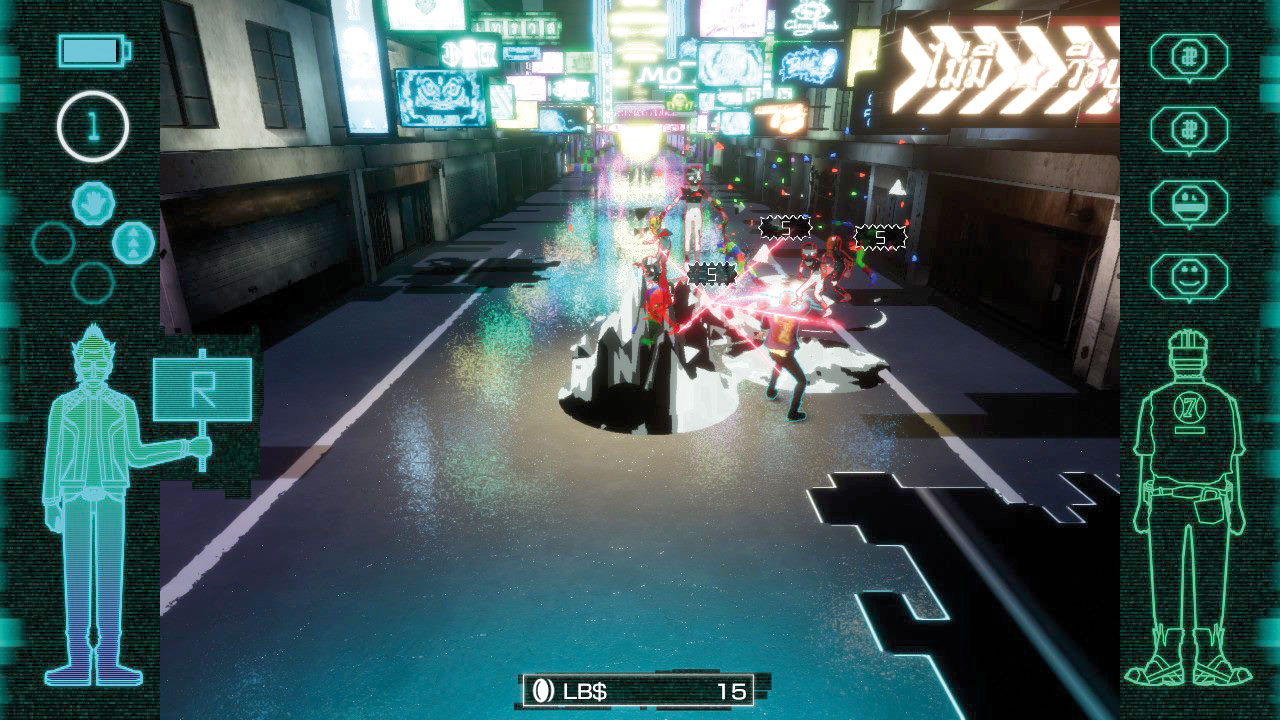Click the white circle showing number 1

[93, 127]
